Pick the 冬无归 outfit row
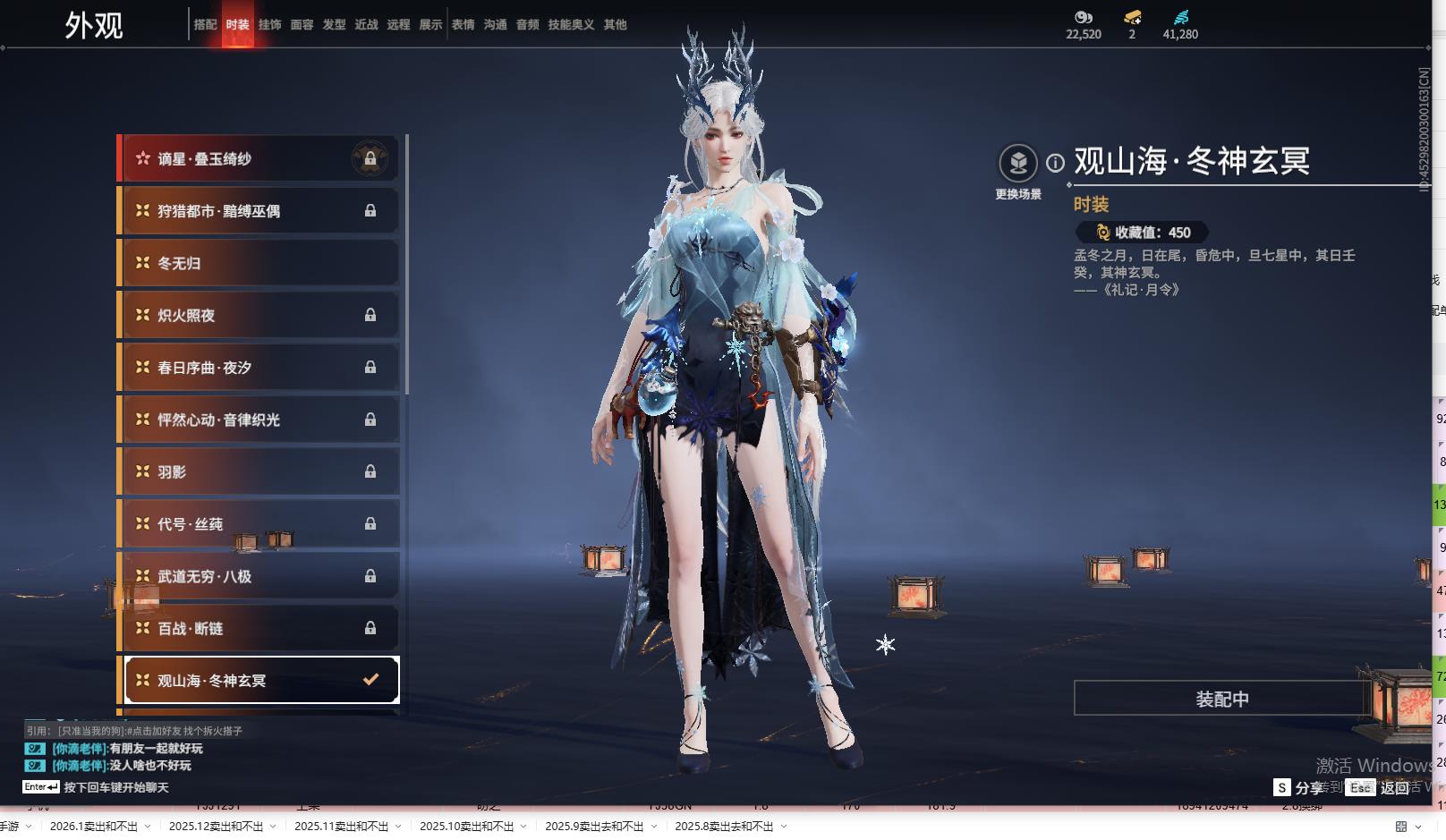Viewport: 1446px width, 840px height. click(x=258, y=263)
